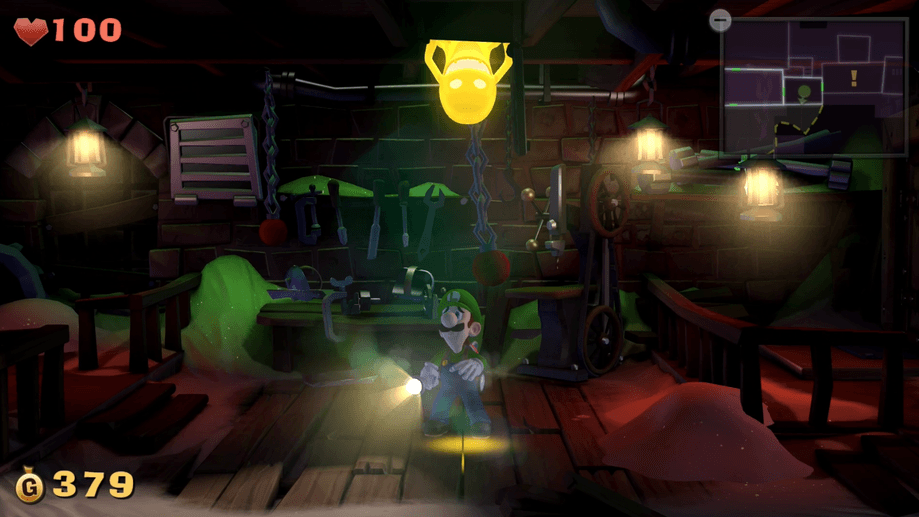Select the yellow exclamation marker on the minimap

pyautogui.click(x=854, y=78)
